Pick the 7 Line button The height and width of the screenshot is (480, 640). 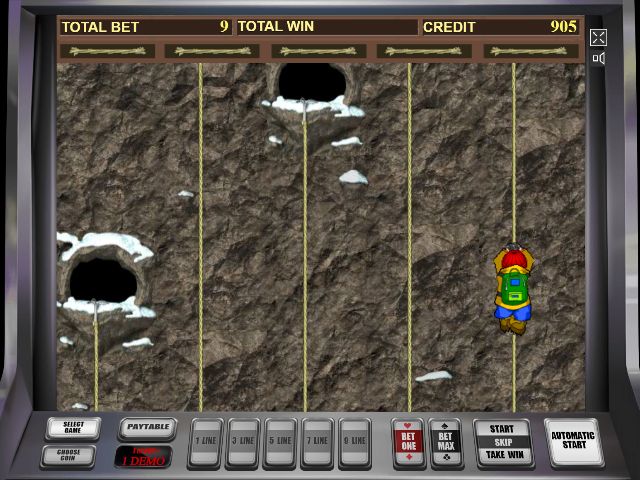click(317, 443)
